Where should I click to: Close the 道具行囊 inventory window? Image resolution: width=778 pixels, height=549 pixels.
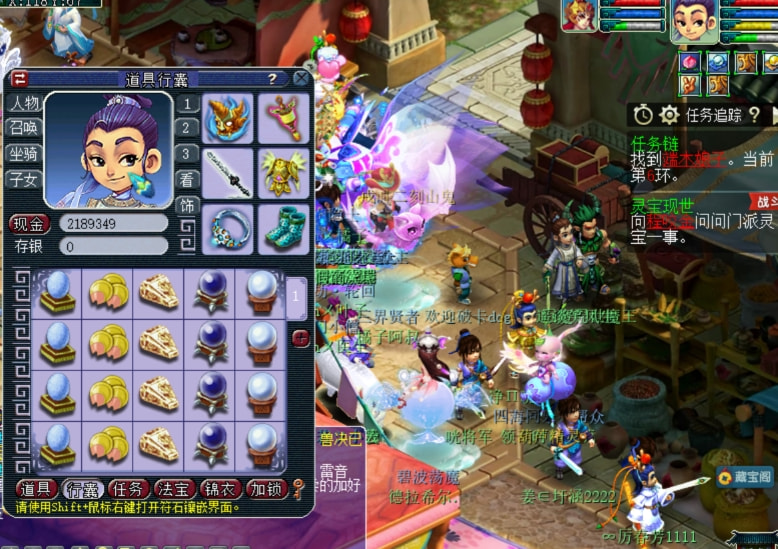tap(302, 79)
